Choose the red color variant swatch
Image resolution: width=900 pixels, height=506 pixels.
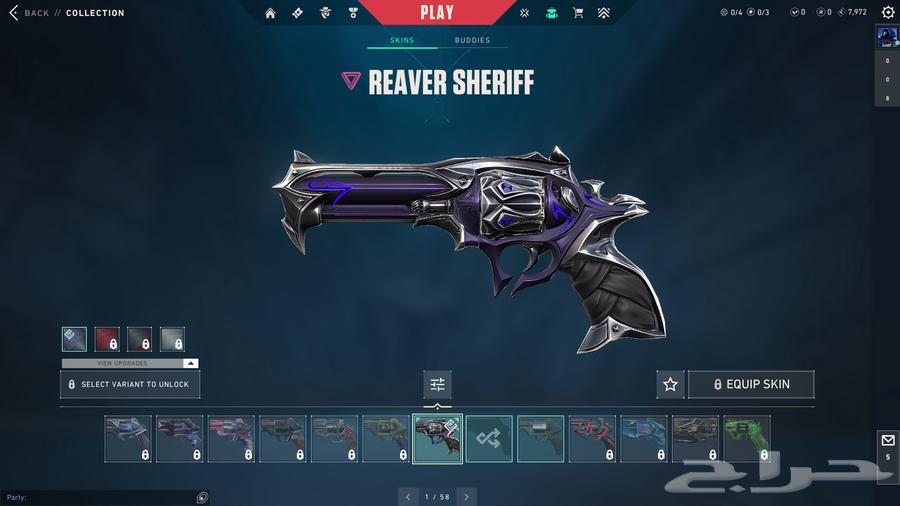click(107, 340)
